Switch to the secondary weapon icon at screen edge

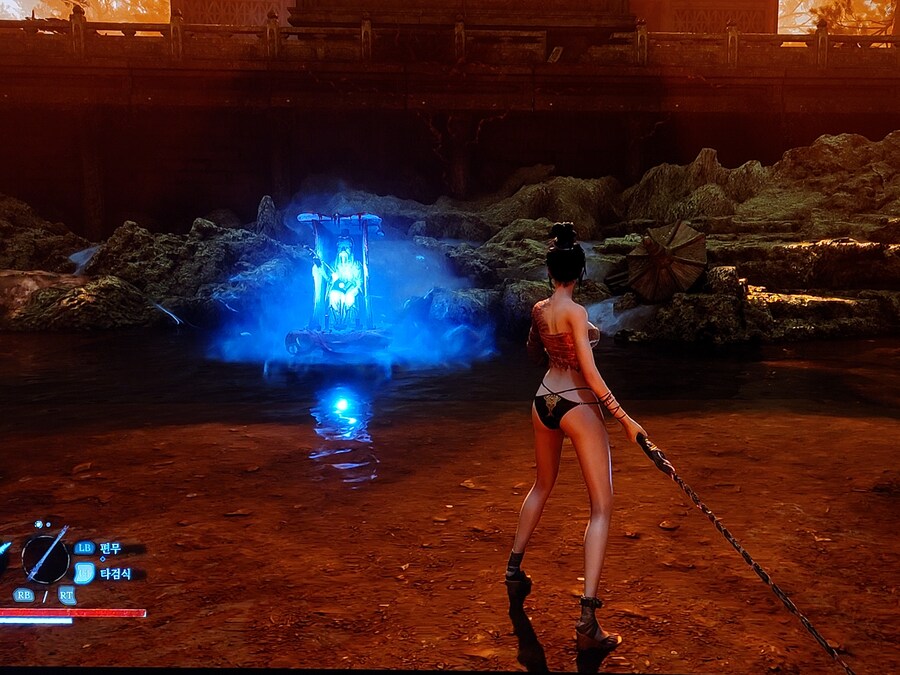point(5,549)
